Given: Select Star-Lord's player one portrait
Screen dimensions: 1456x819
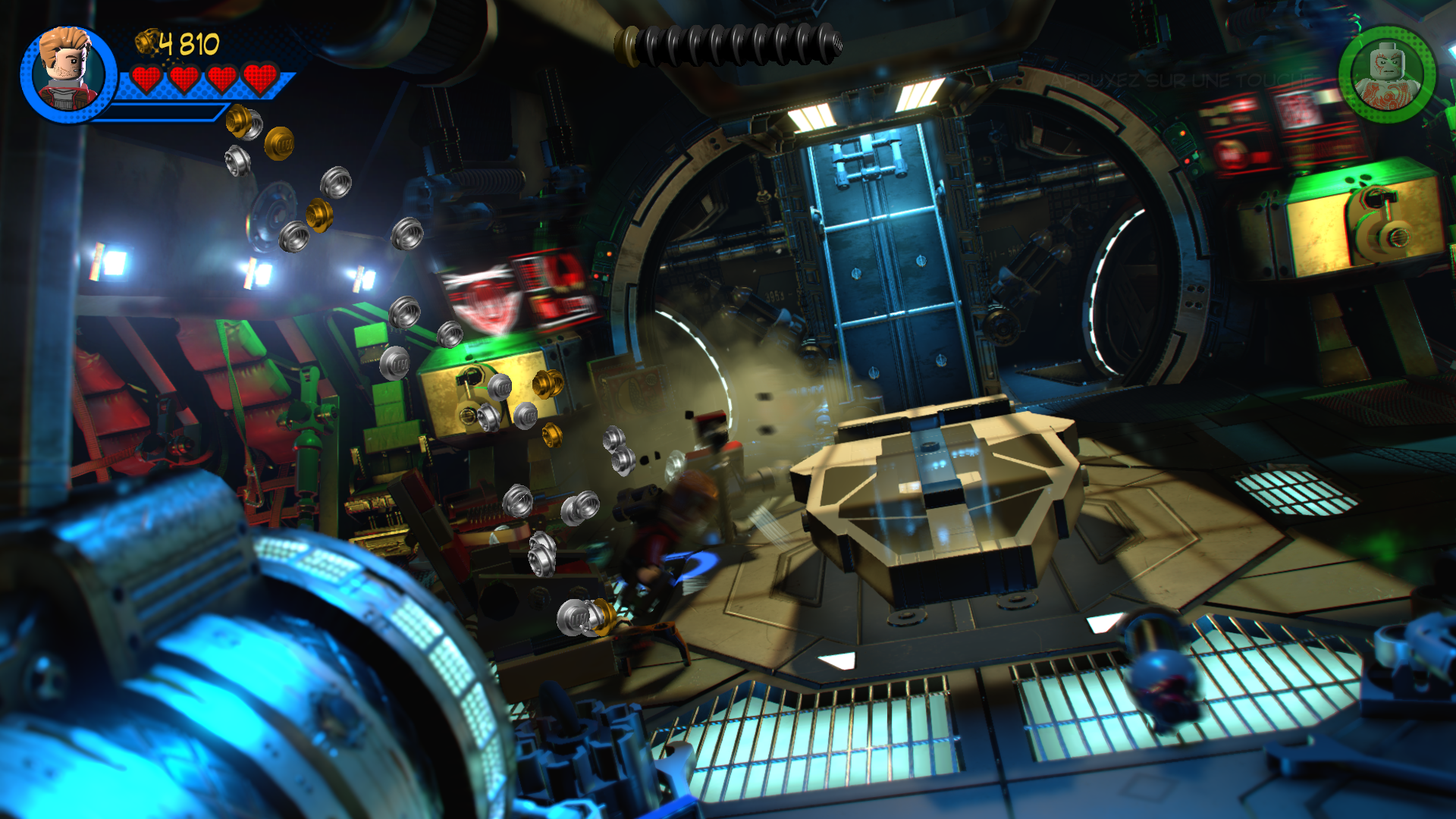Looking at the screenshot, I should click(x=68, y=74).
